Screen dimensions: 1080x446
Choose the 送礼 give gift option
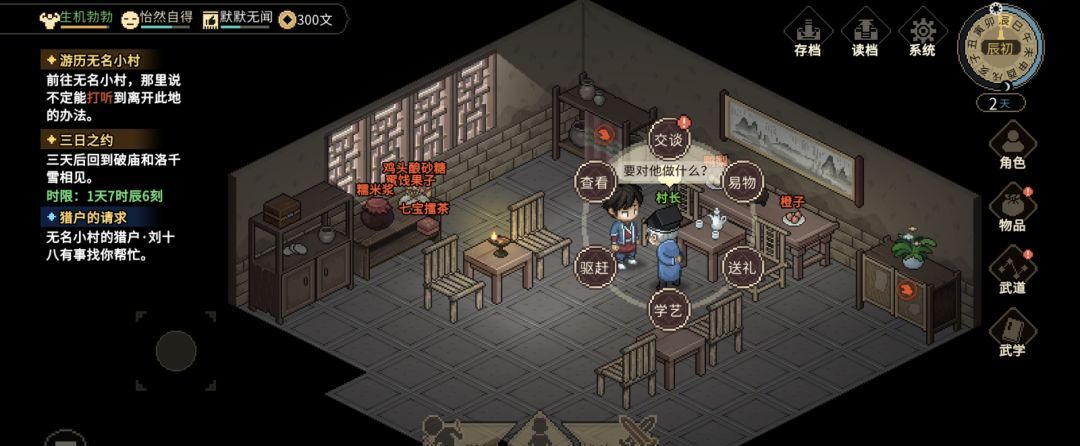click(x=742, y=267)
